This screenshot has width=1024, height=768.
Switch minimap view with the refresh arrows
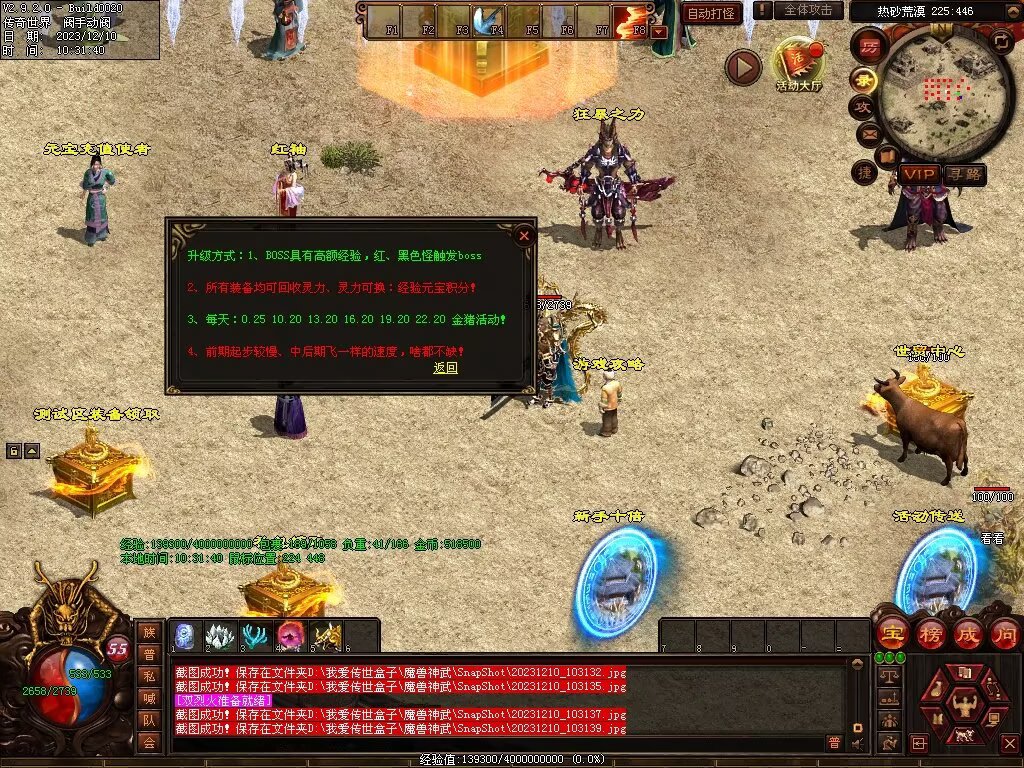click(1000, 41)
